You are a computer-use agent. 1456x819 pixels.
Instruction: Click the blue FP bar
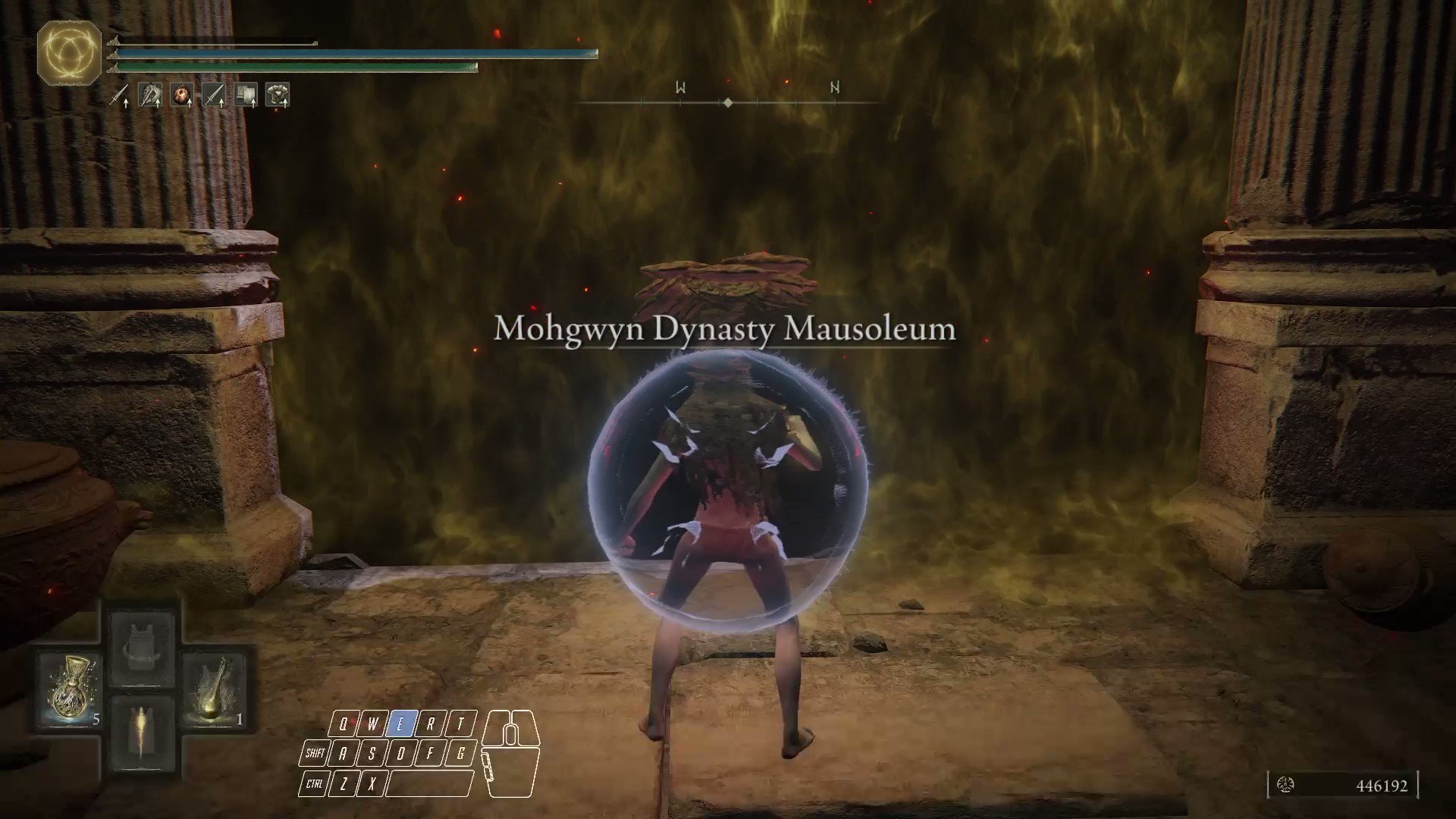[356, 54]
